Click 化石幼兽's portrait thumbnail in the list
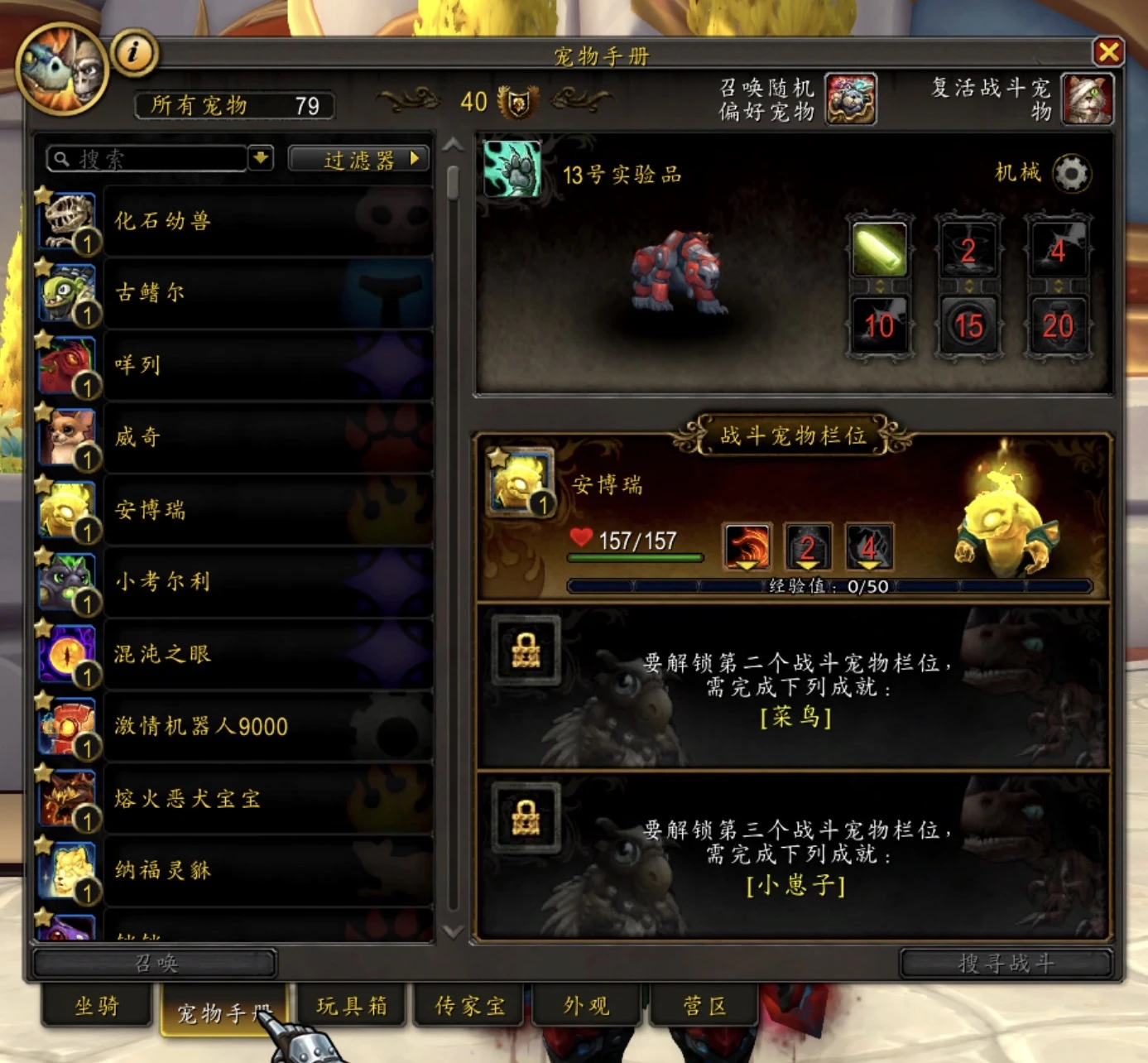This screenshot has height=1063, width=1148. 67,219
